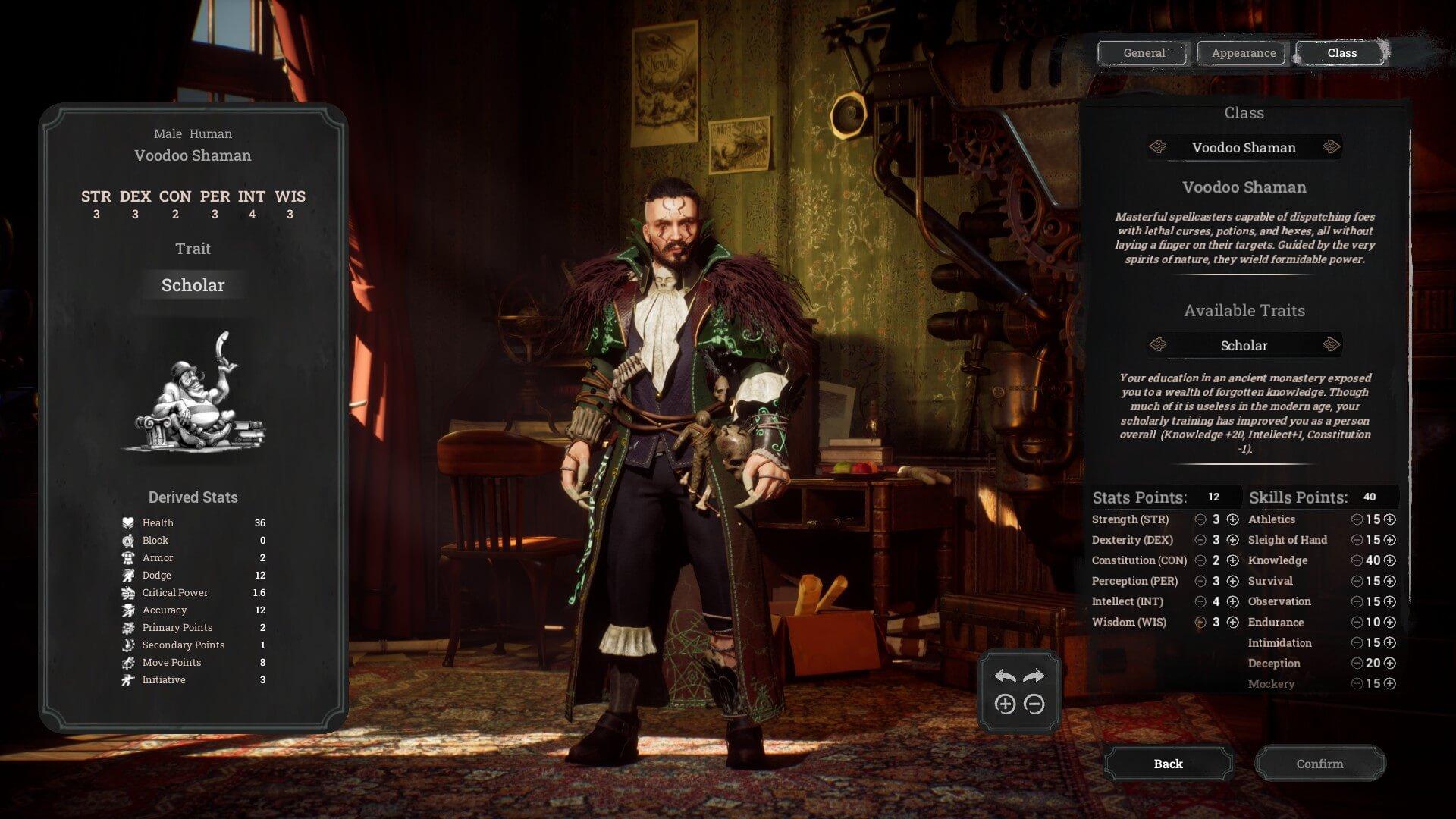Go to the previous available trait
This screenshot has height=819, width=1456.
1158,345
